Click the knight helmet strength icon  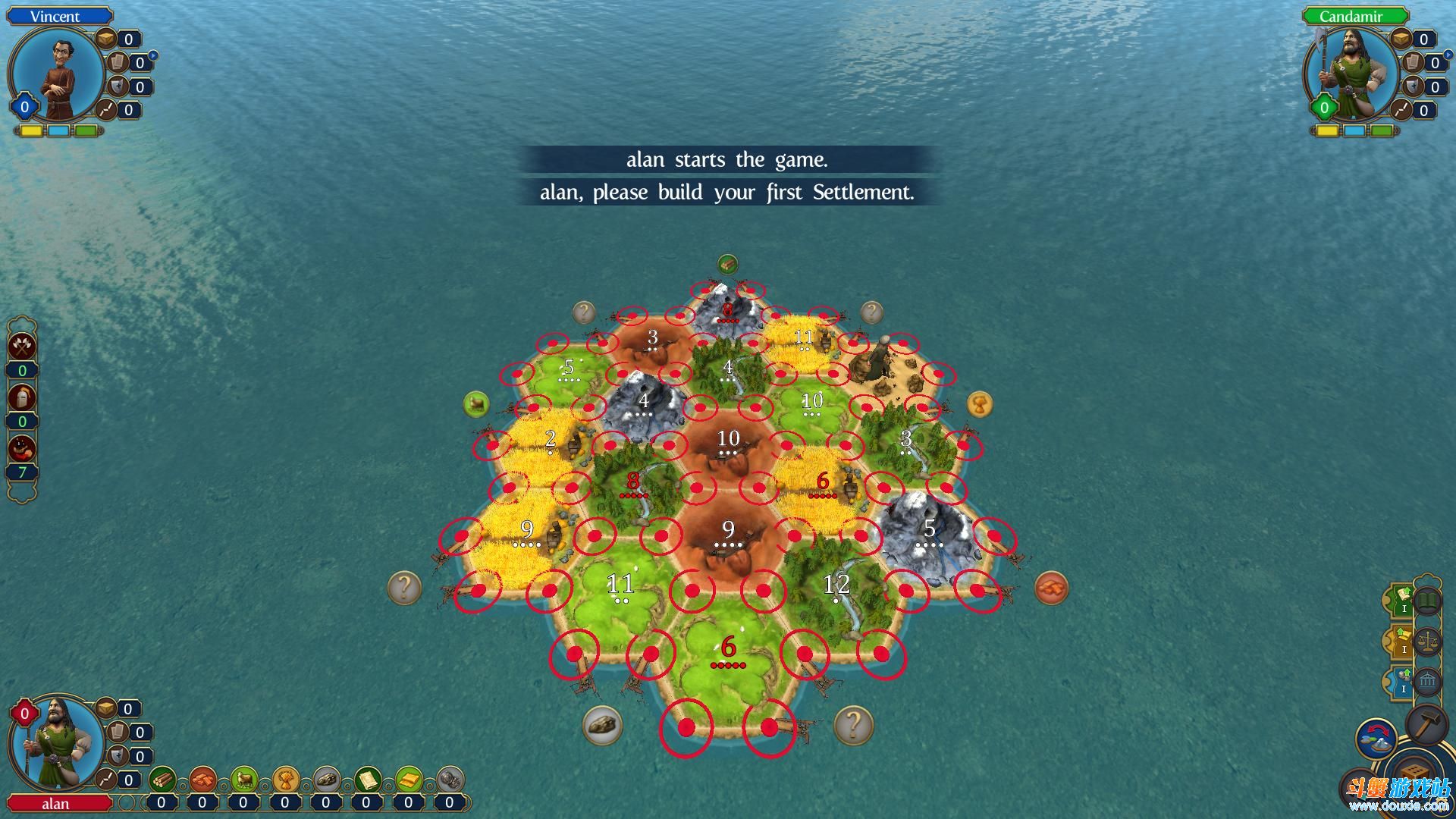pyautogui.click(x=22, y=397)
